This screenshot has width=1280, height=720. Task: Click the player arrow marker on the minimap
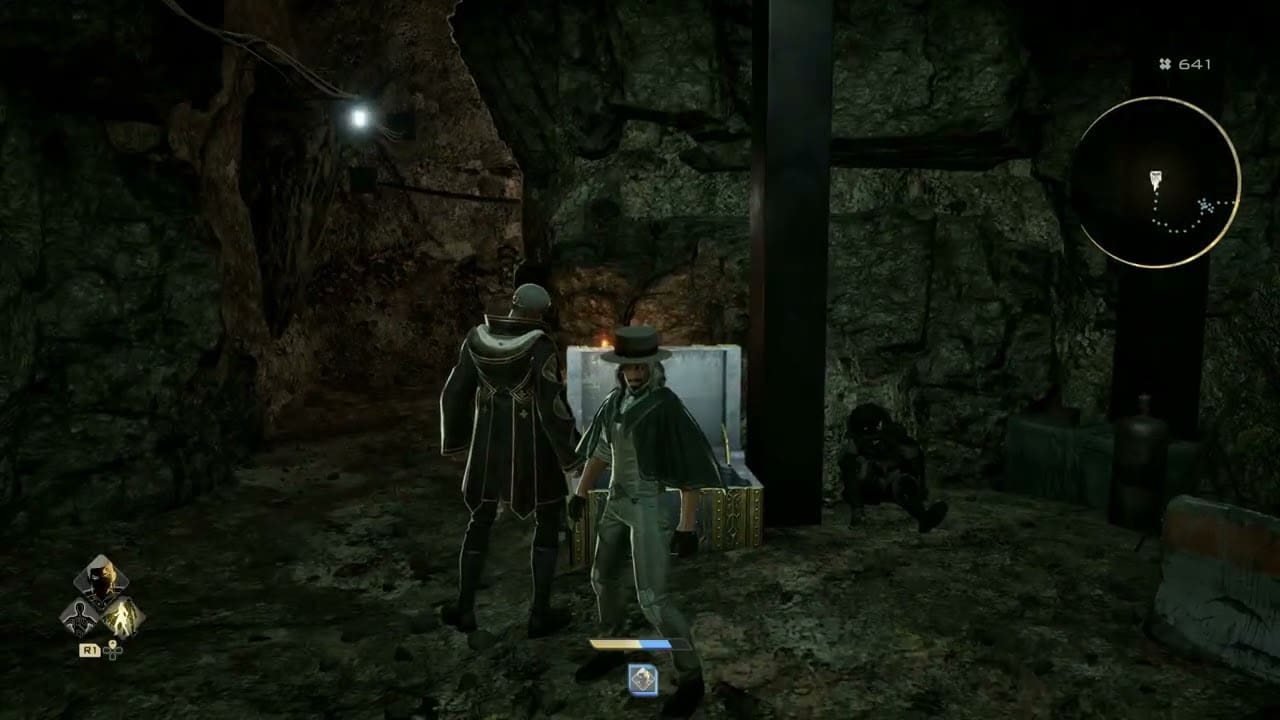1156,177
